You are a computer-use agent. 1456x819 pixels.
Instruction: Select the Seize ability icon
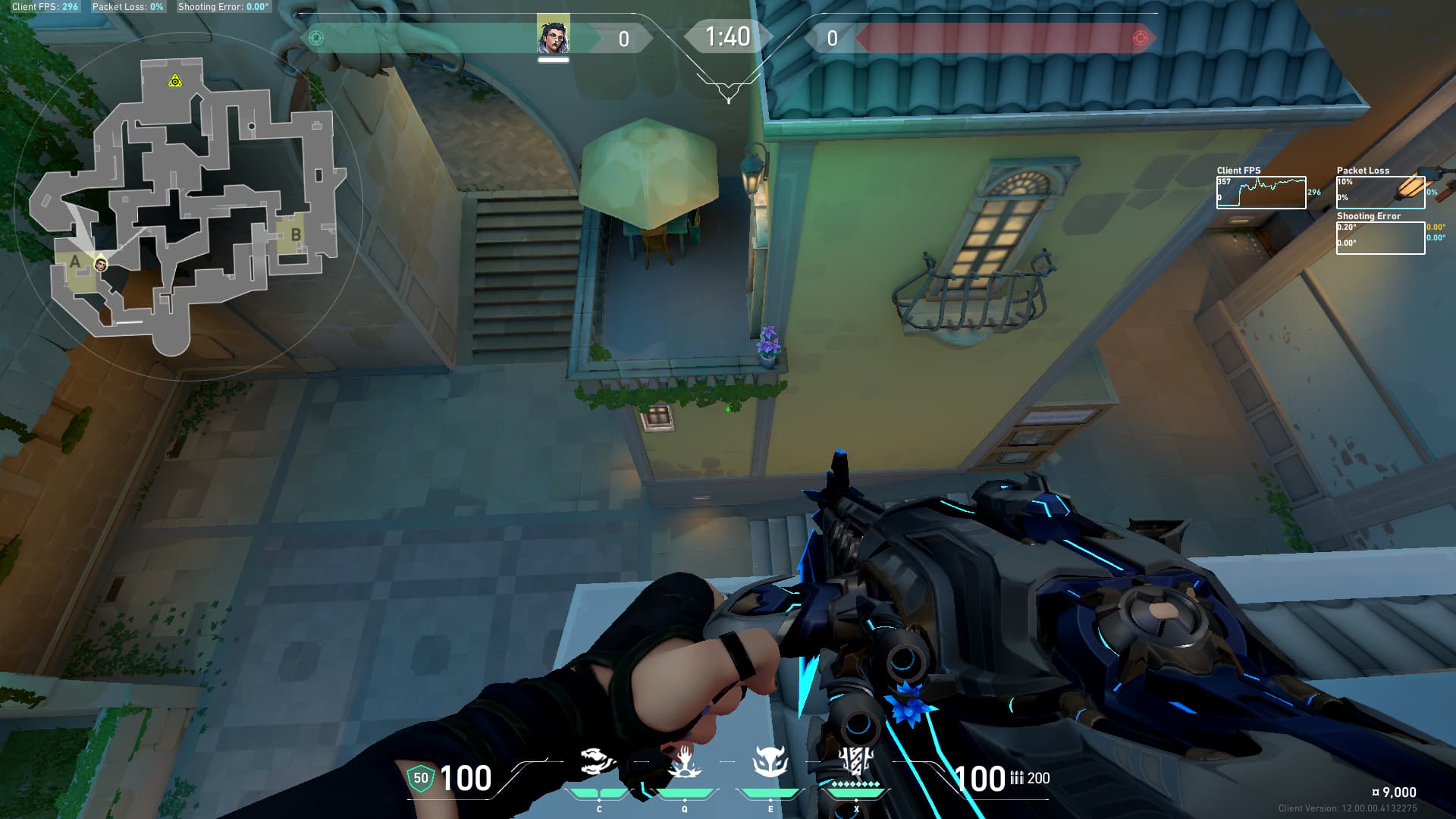[683, 762]
